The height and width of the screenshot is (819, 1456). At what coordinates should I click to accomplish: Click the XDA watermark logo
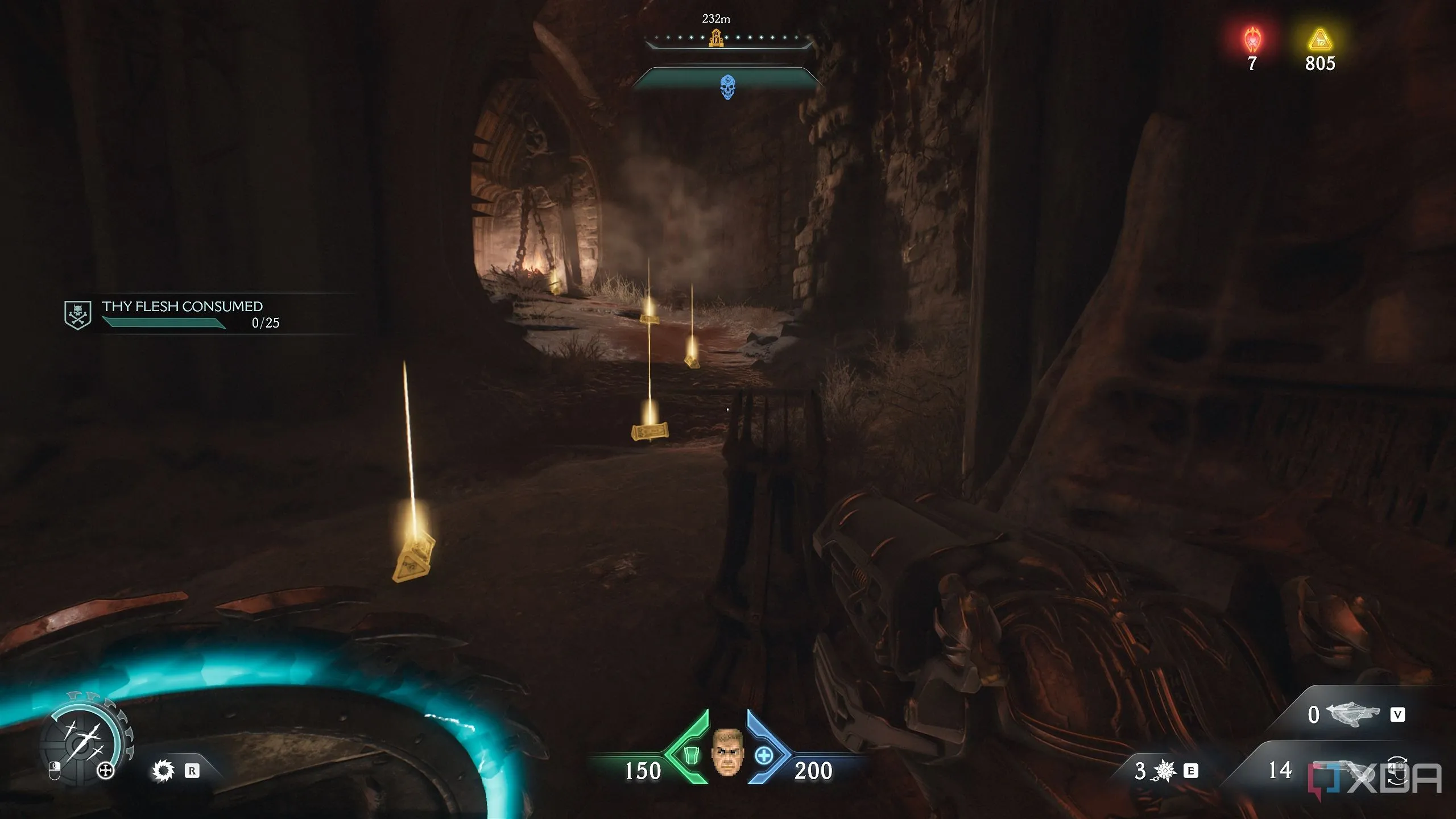[x=1375, y=779]
